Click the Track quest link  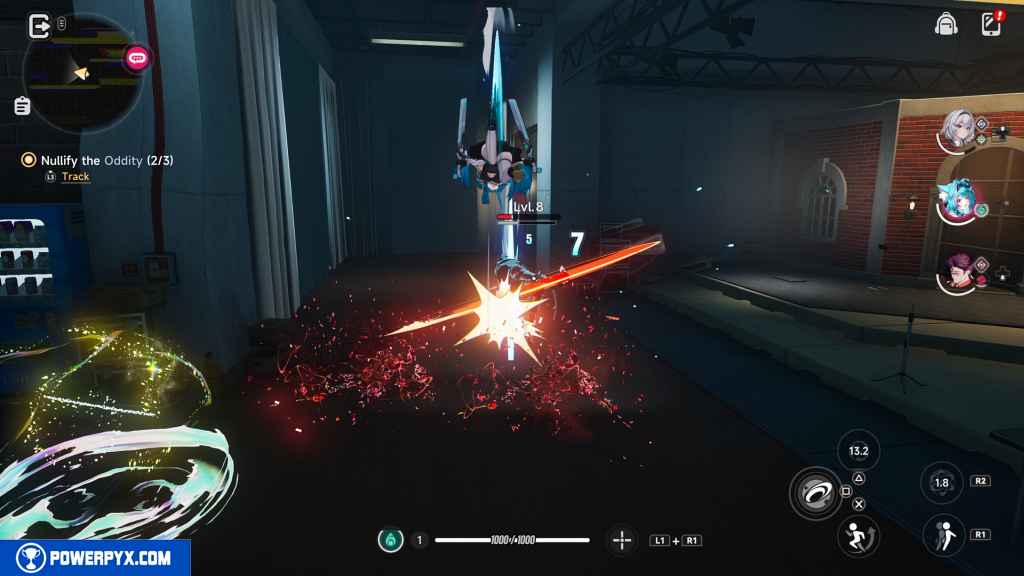75,177
